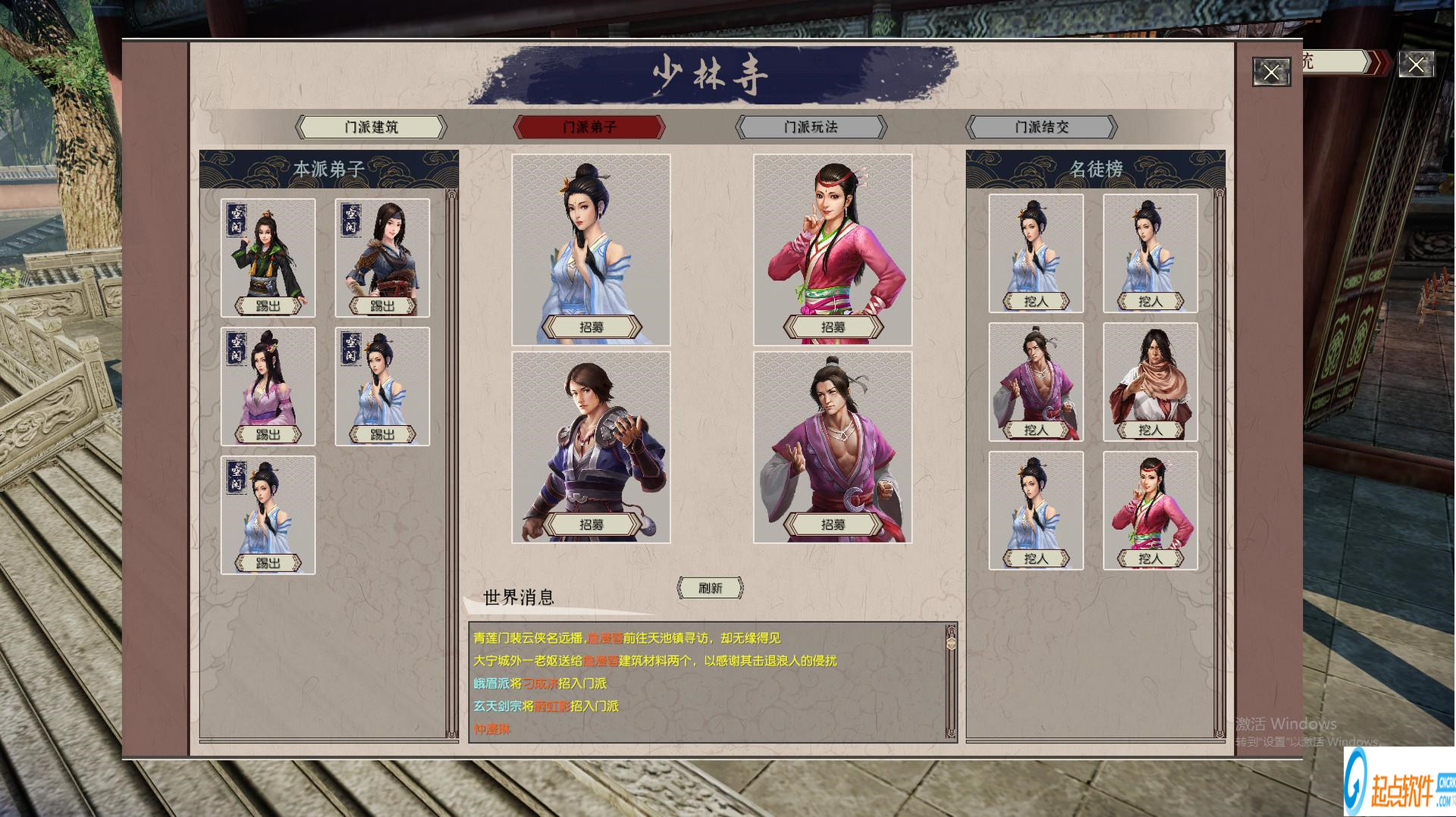Click the scroll-down arrow below the message scrollbar
This screenshot has height=817, width=1456.
pos(952,729)
